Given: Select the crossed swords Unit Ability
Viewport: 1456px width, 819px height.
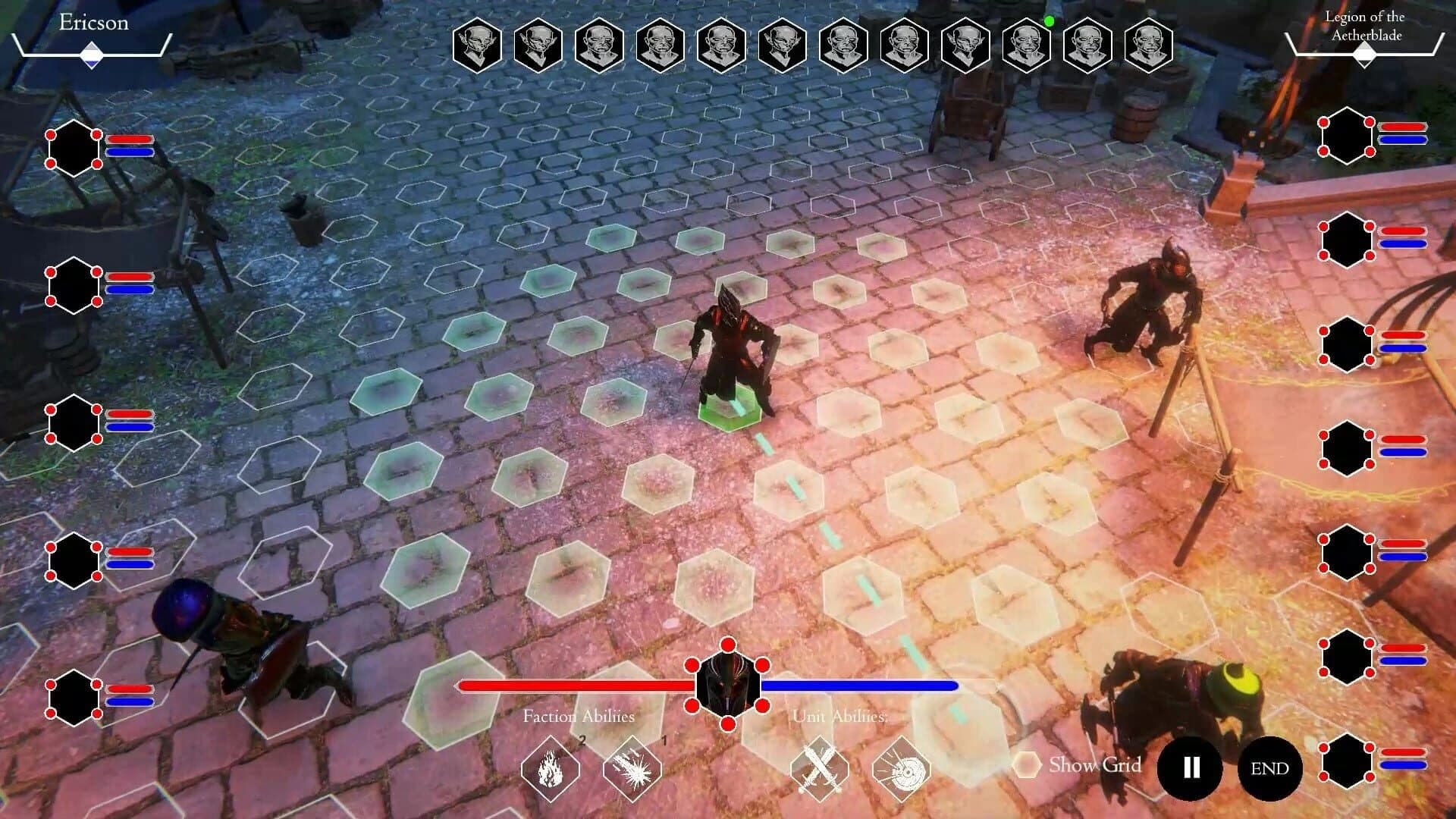Looking at the screenshot, I should pos(821,769).
